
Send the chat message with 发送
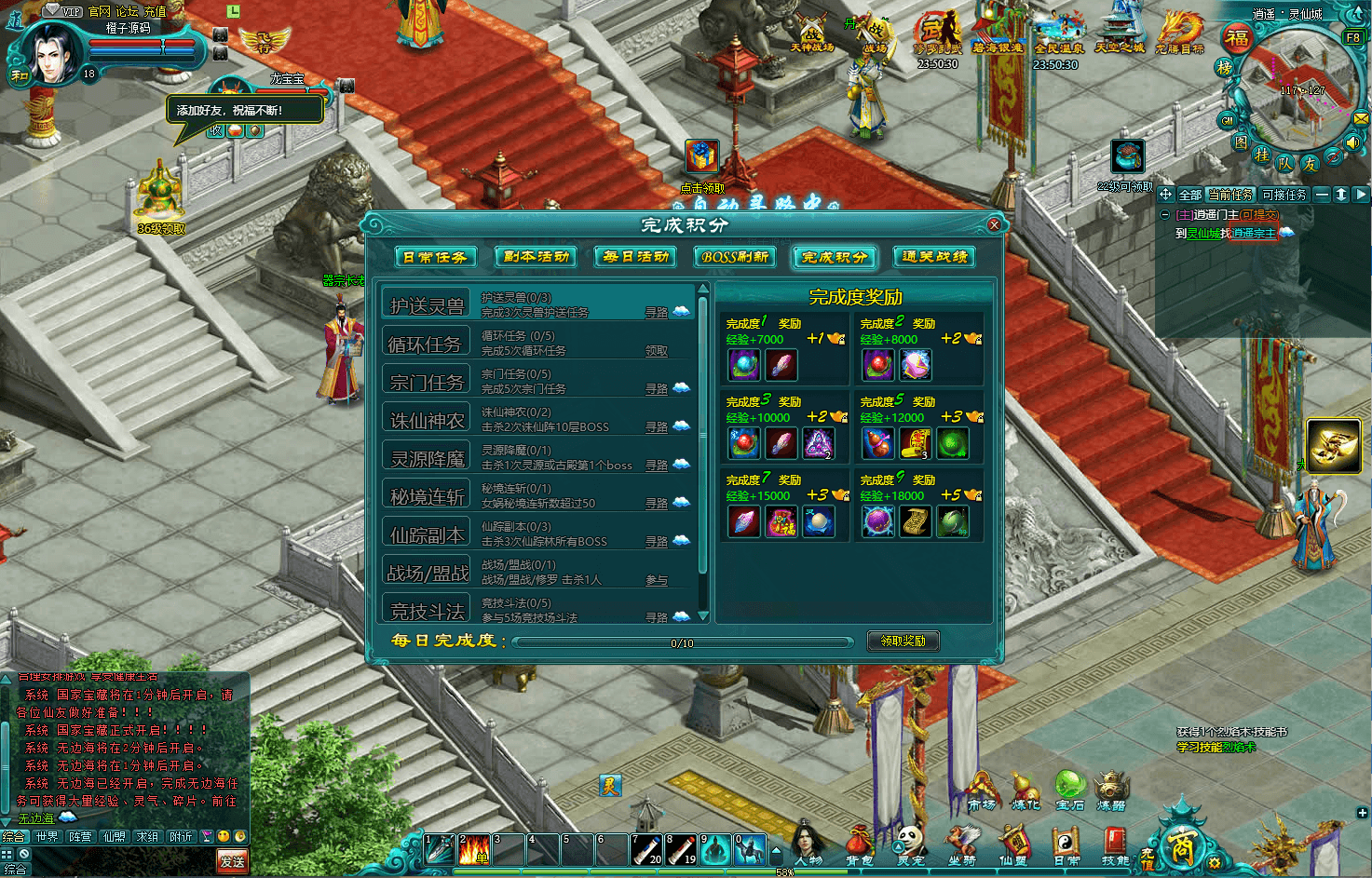232,861
